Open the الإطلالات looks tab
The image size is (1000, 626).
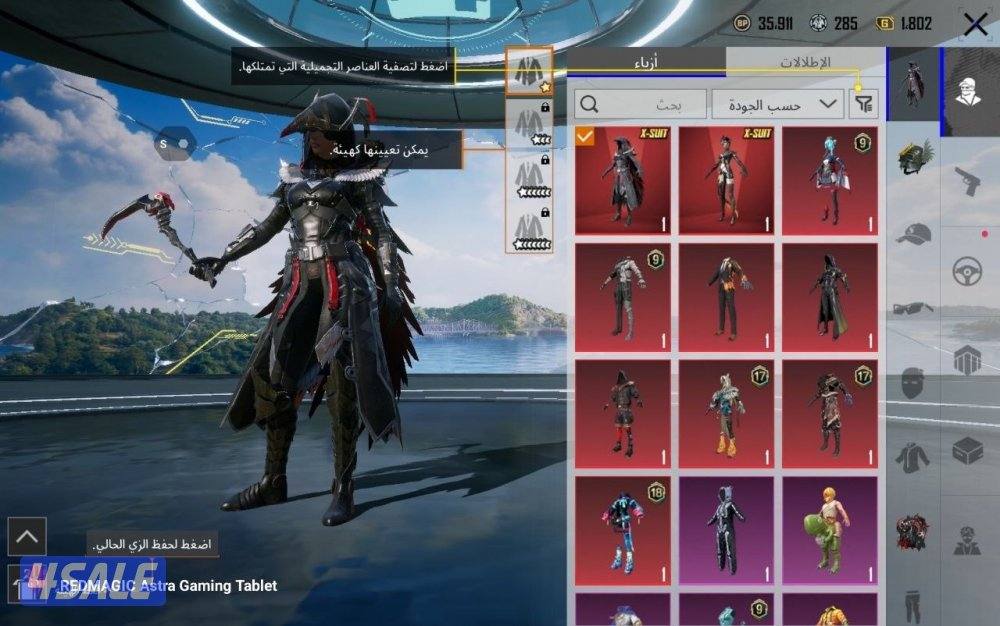(805, 62)
